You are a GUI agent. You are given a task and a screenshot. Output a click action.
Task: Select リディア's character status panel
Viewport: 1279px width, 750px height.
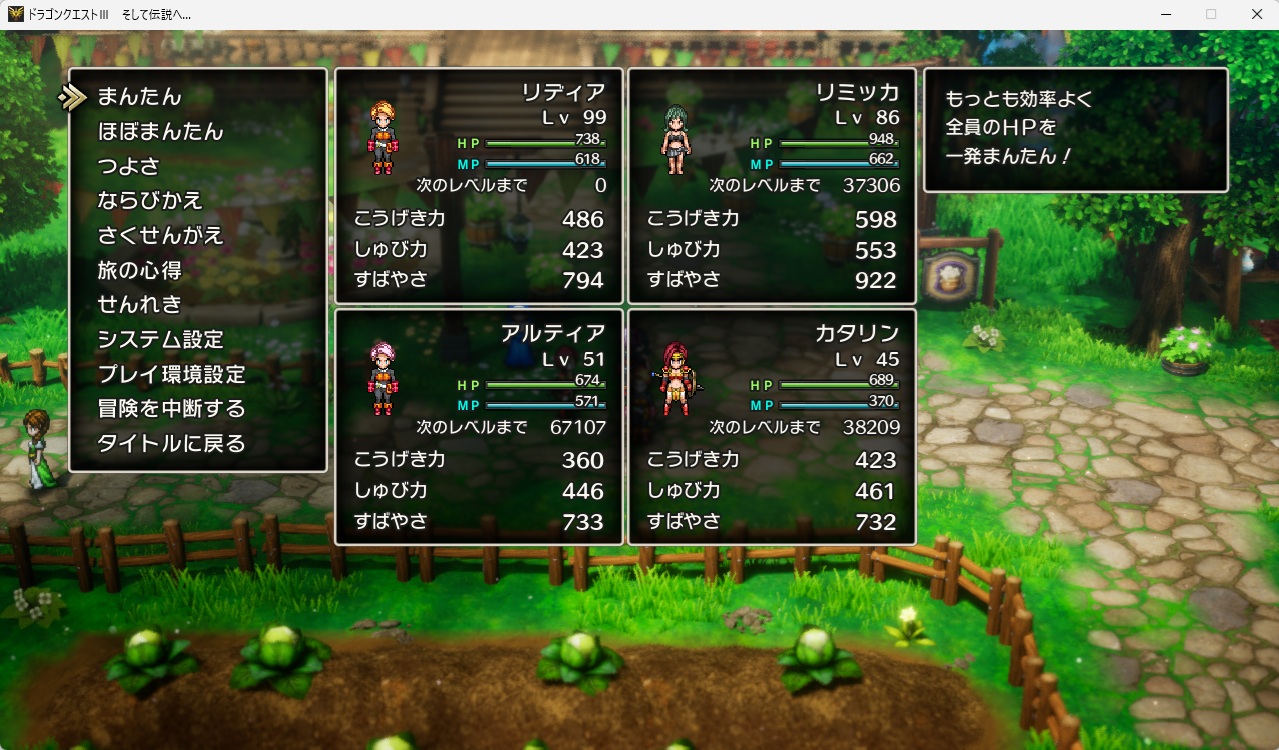[479, 186]
